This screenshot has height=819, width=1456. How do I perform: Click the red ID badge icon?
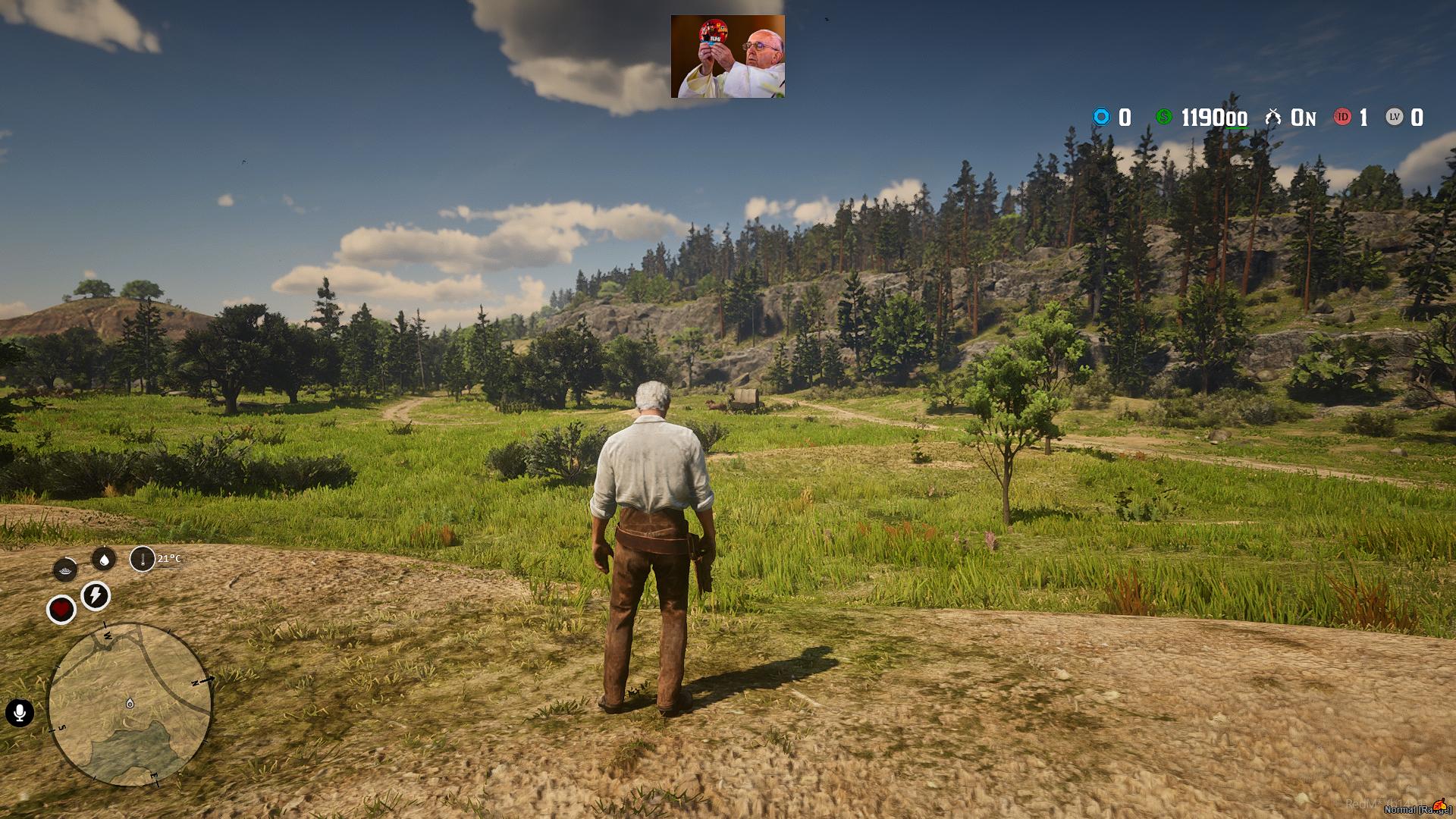pos(1342,117)
